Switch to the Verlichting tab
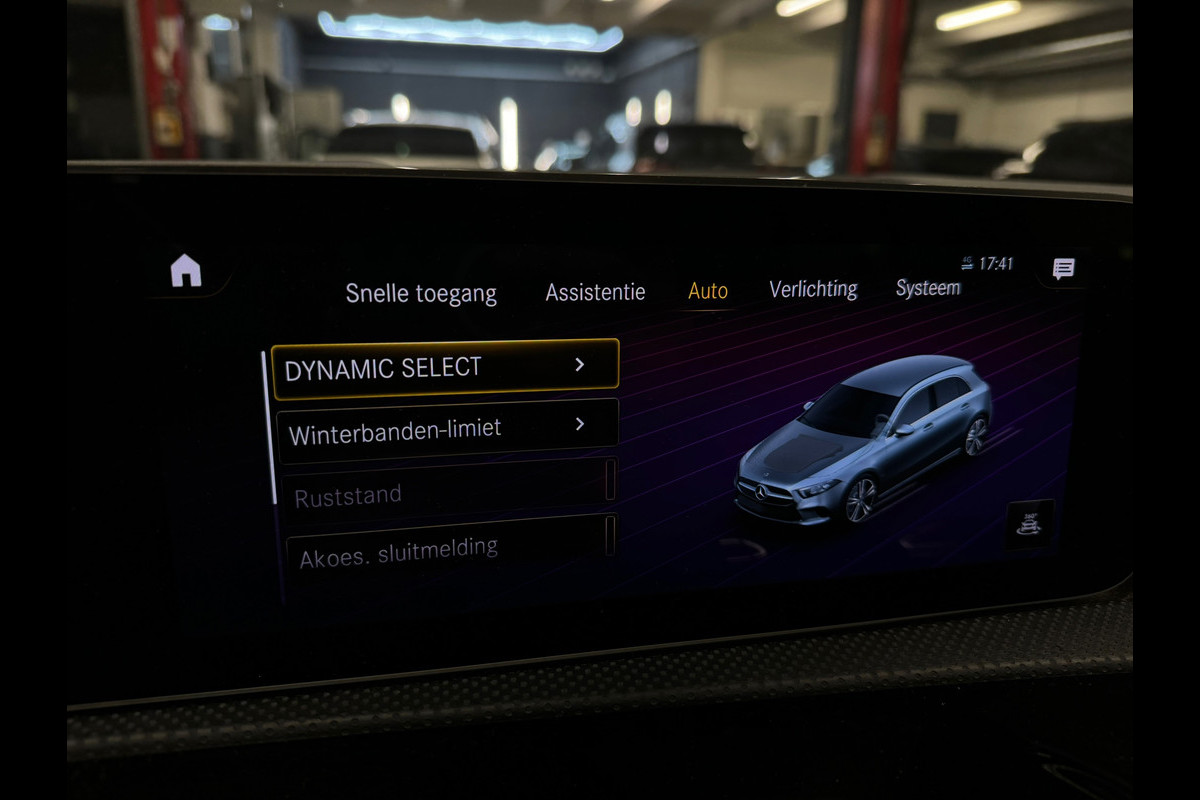 point(813,289)
